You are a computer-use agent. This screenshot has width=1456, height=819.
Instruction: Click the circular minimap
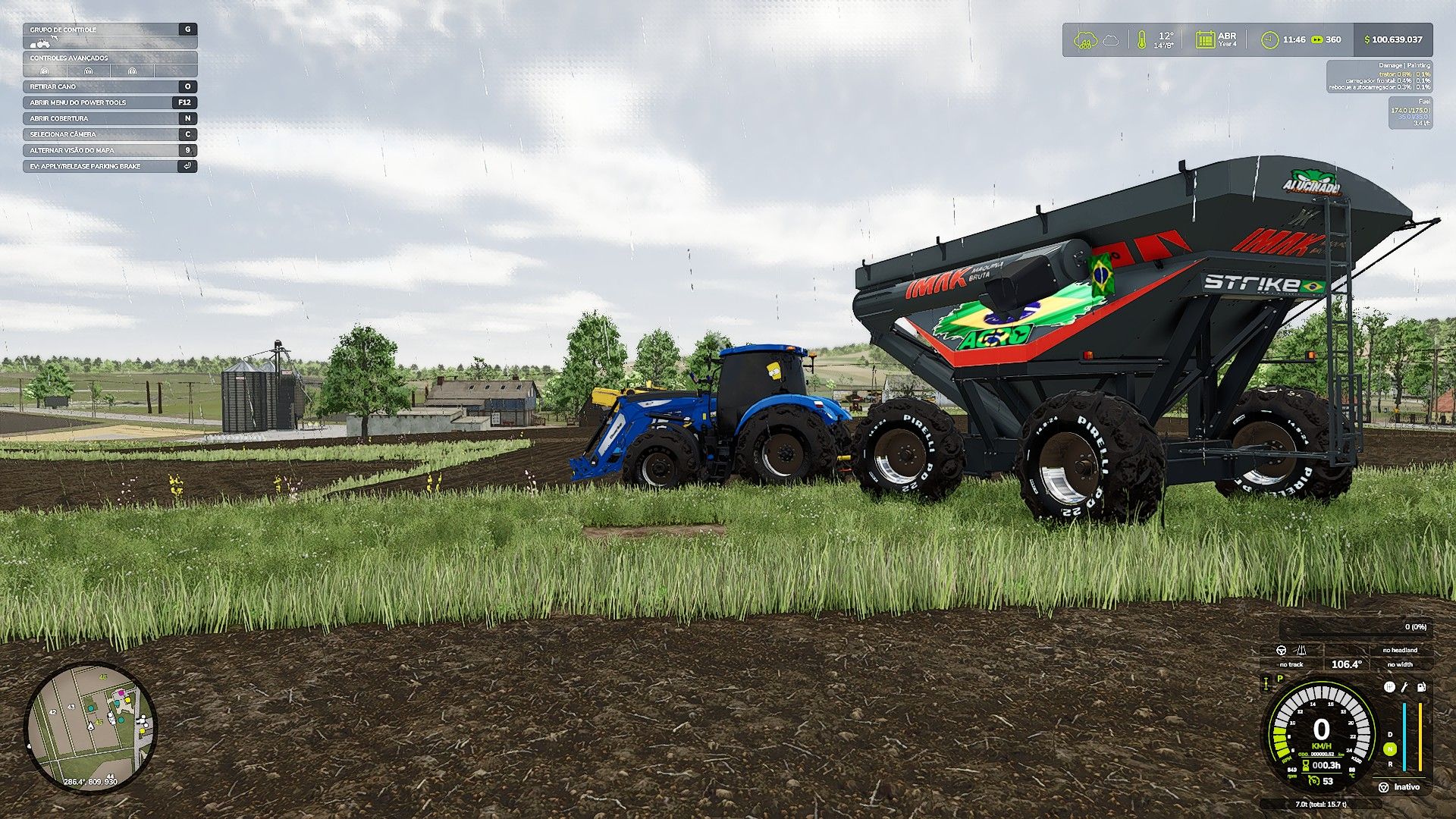click(x=91, y=729)
